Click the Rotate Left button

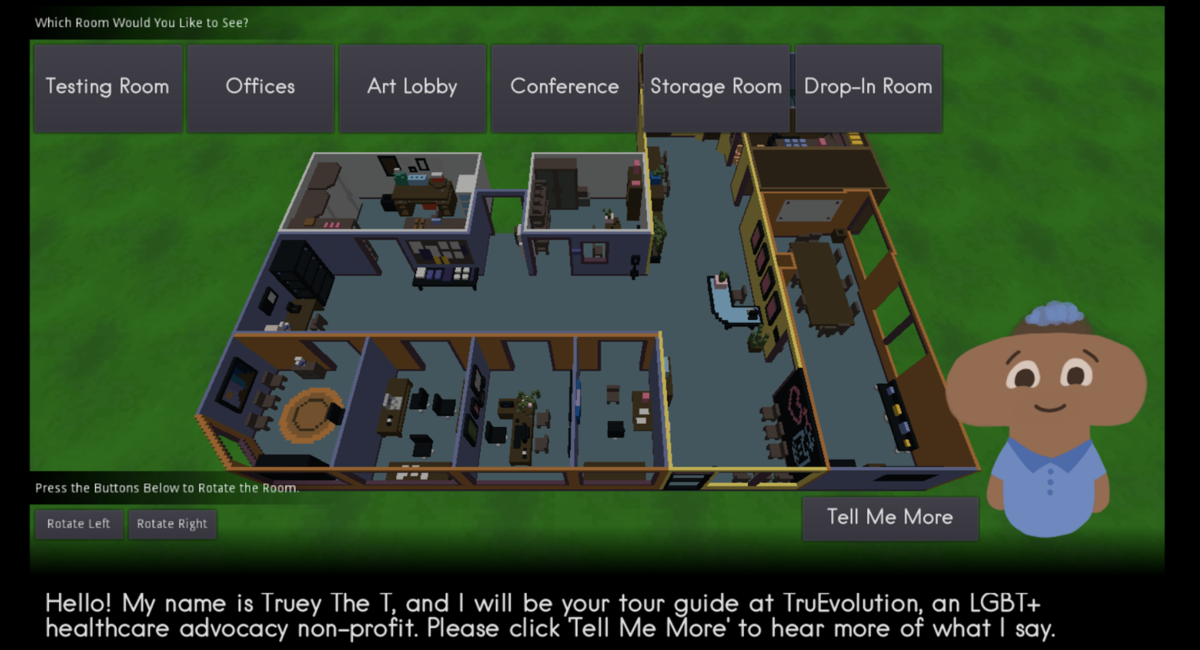[x=78, y=524]
